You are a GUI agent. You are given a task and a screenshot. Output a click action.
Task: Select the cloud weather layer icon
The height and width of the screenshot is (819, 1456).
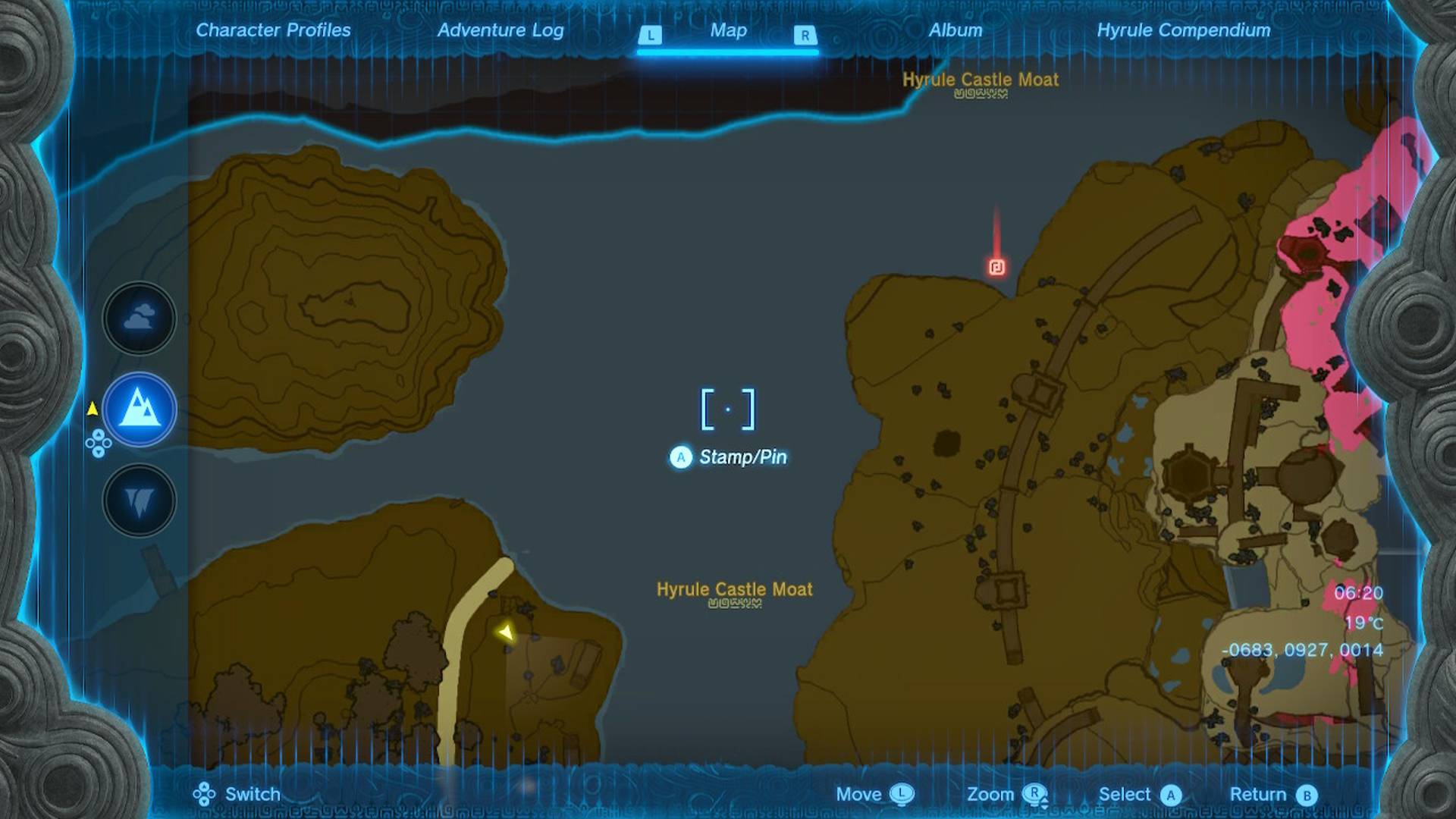pos(139,318)
